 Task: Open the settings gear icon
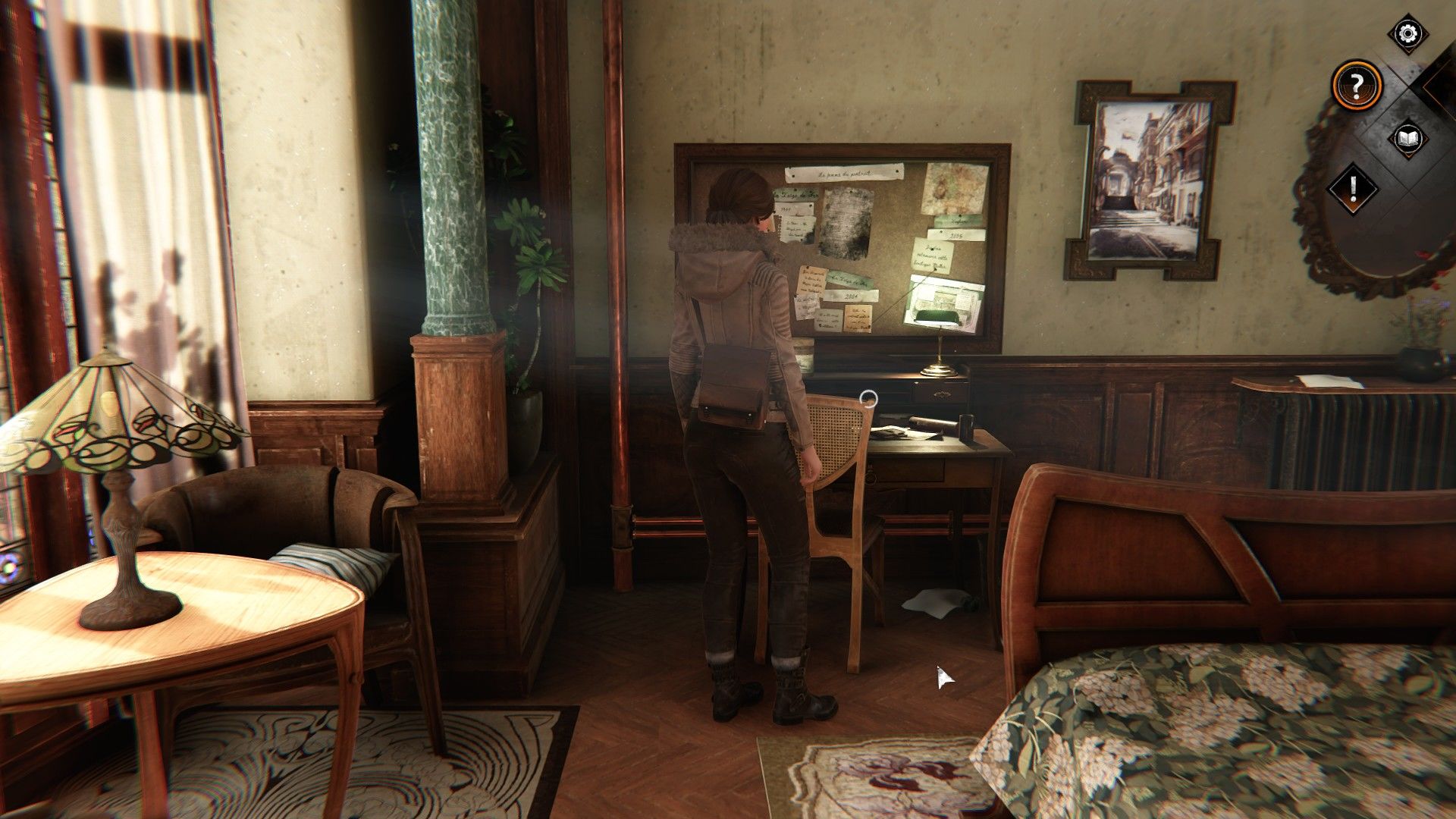(1407, 33)
